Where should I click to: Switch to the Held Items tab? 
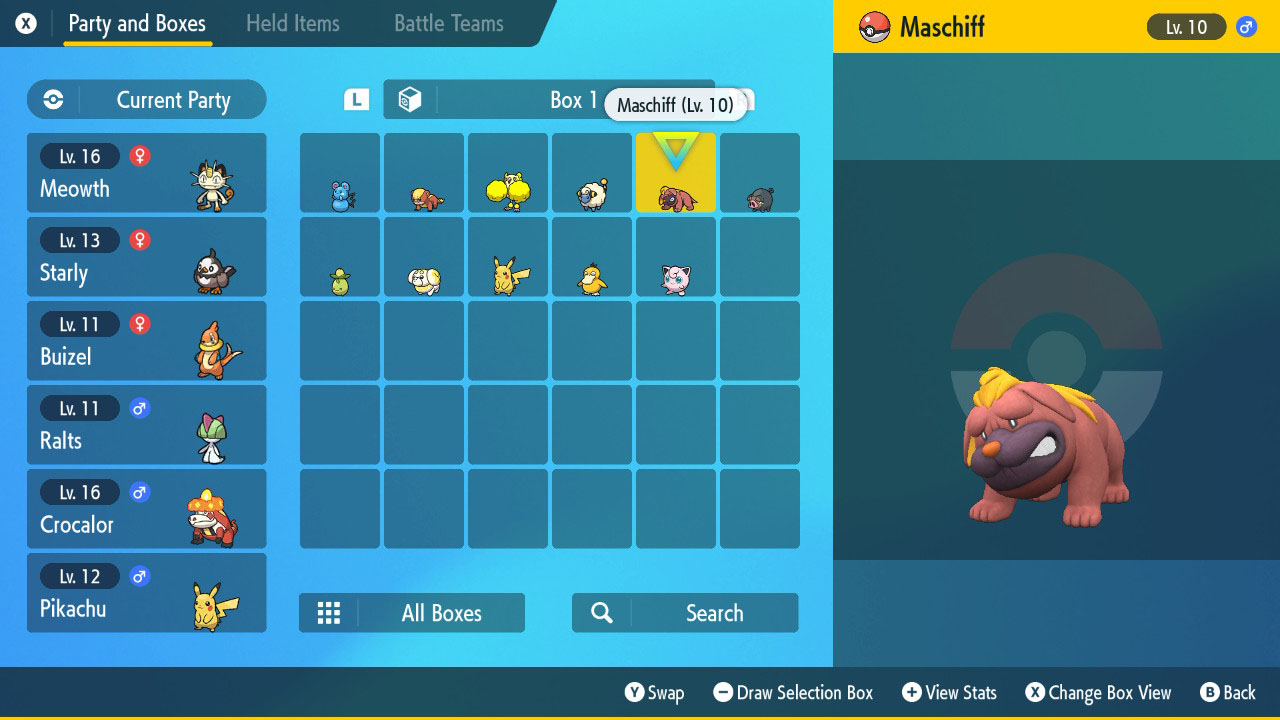pos(293,23)
